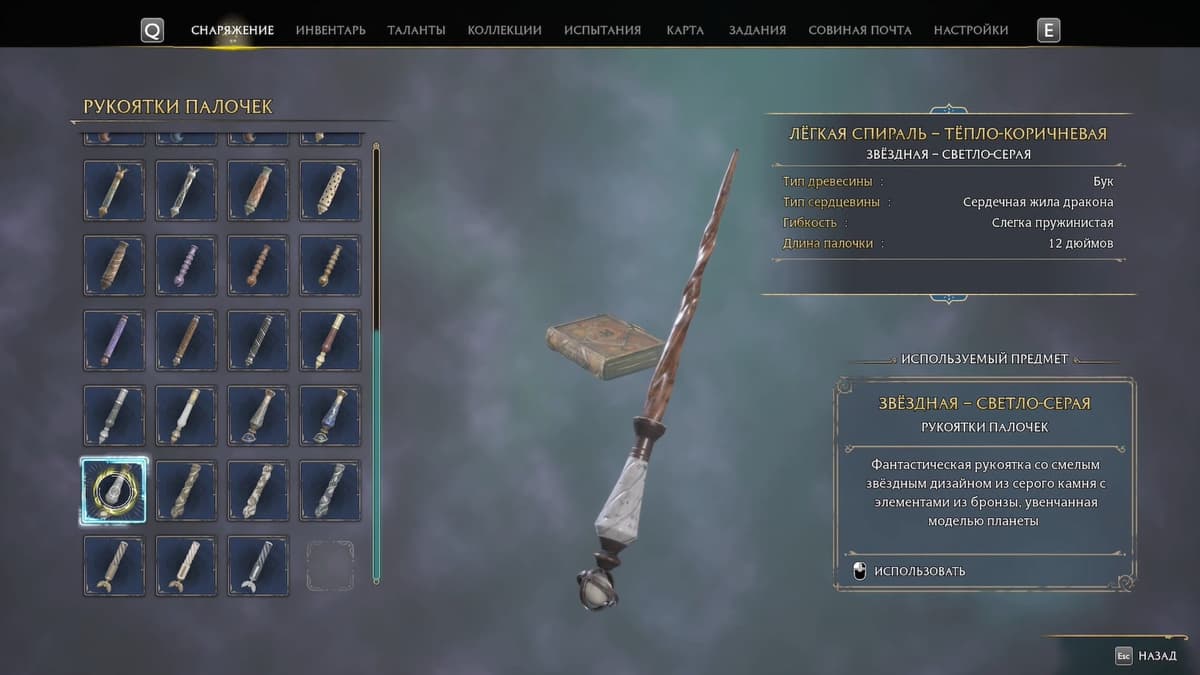Open Совиная почта tab
This screenshot has height=675, width=1200.
point(859,30)
